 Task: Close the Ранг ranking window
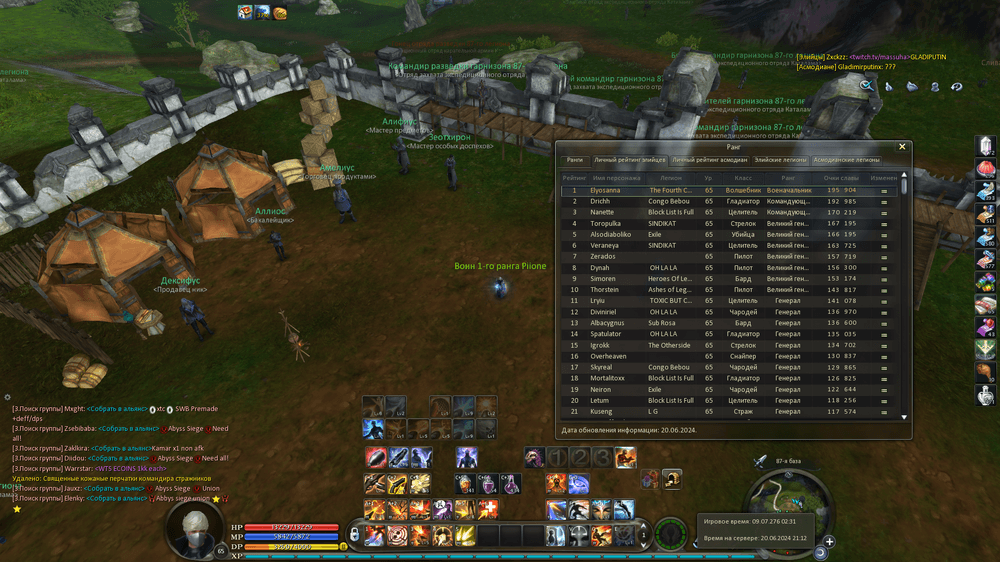[902, 147]
